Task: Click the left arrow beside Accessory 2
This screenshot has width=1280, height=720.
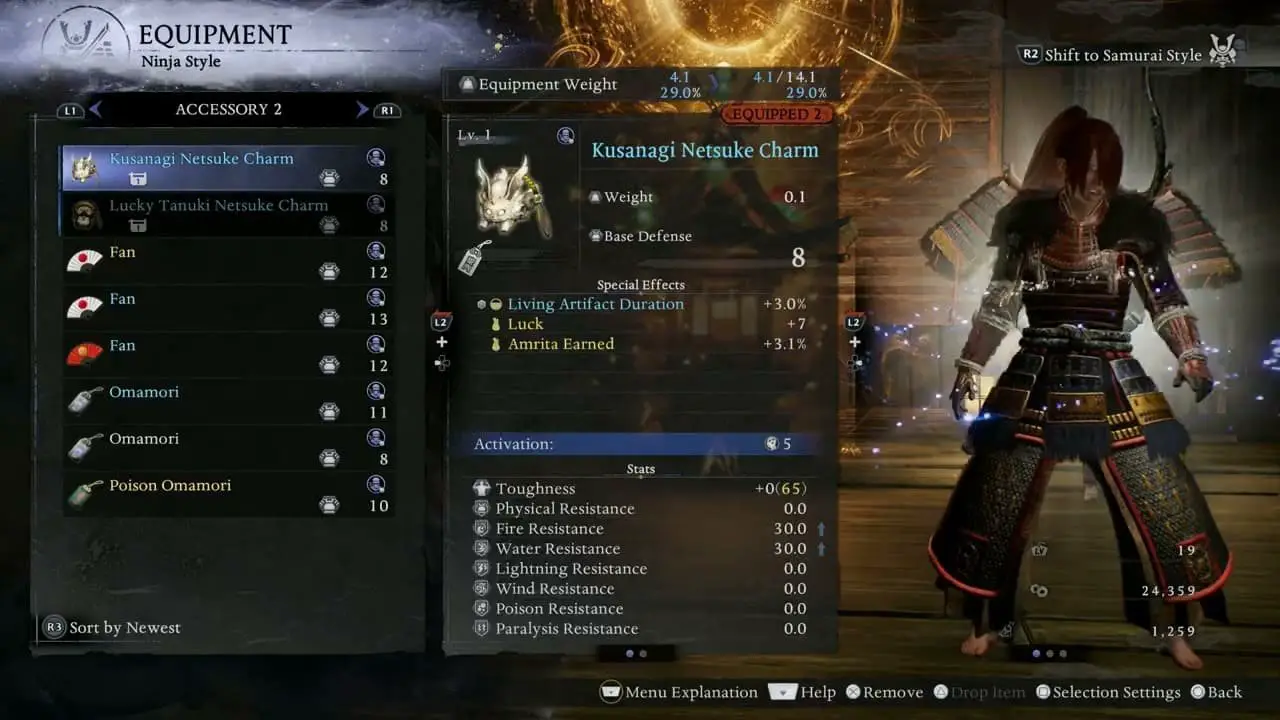Action: [x=96, y=110]
